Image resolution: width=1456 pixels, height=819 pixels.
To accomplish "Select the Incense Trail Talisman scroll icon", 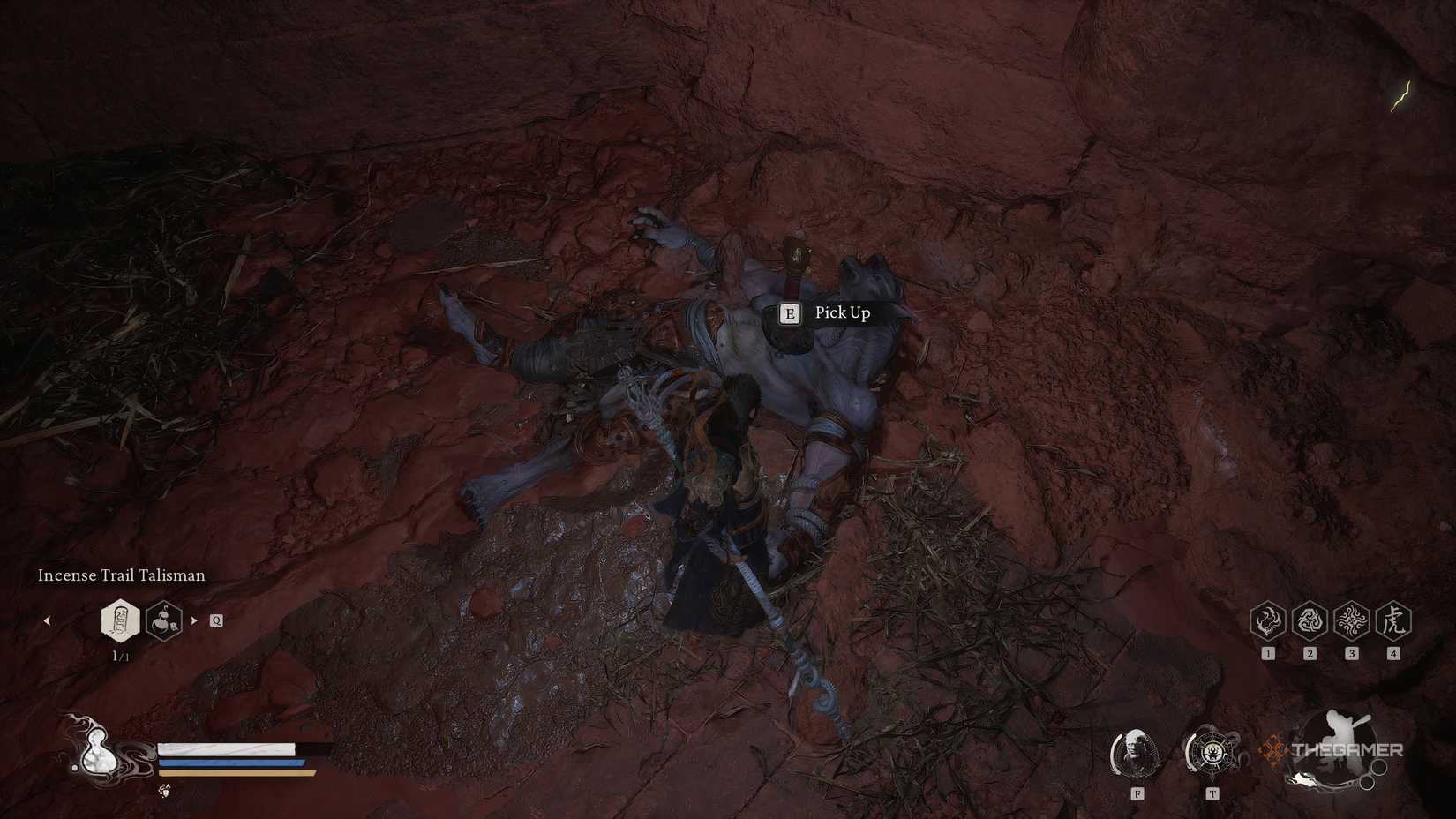I will 121,620.
